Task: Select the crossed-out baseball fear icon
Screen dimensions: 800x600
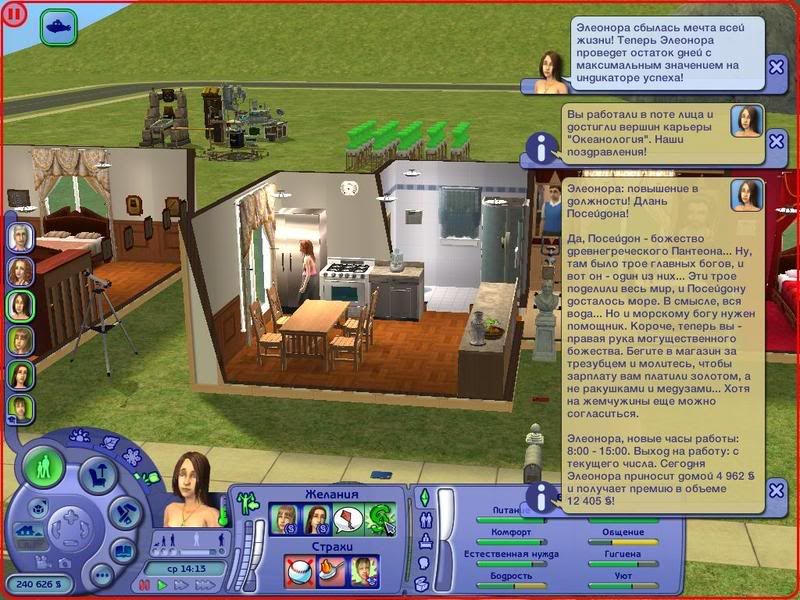Action: 299,569
